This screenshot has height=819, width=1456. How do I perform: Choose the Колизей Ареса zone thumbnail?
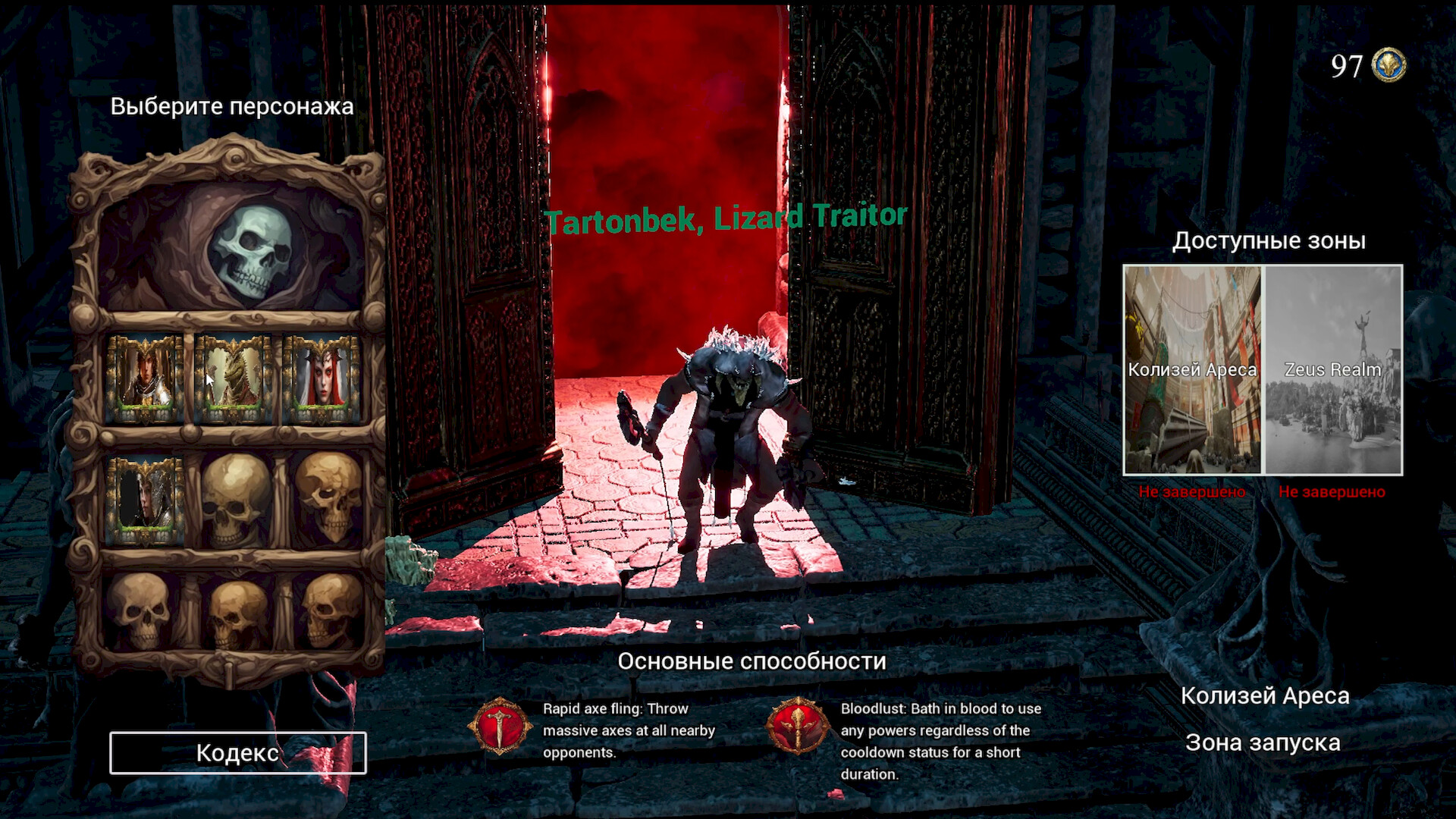[x=1192, y=370]
